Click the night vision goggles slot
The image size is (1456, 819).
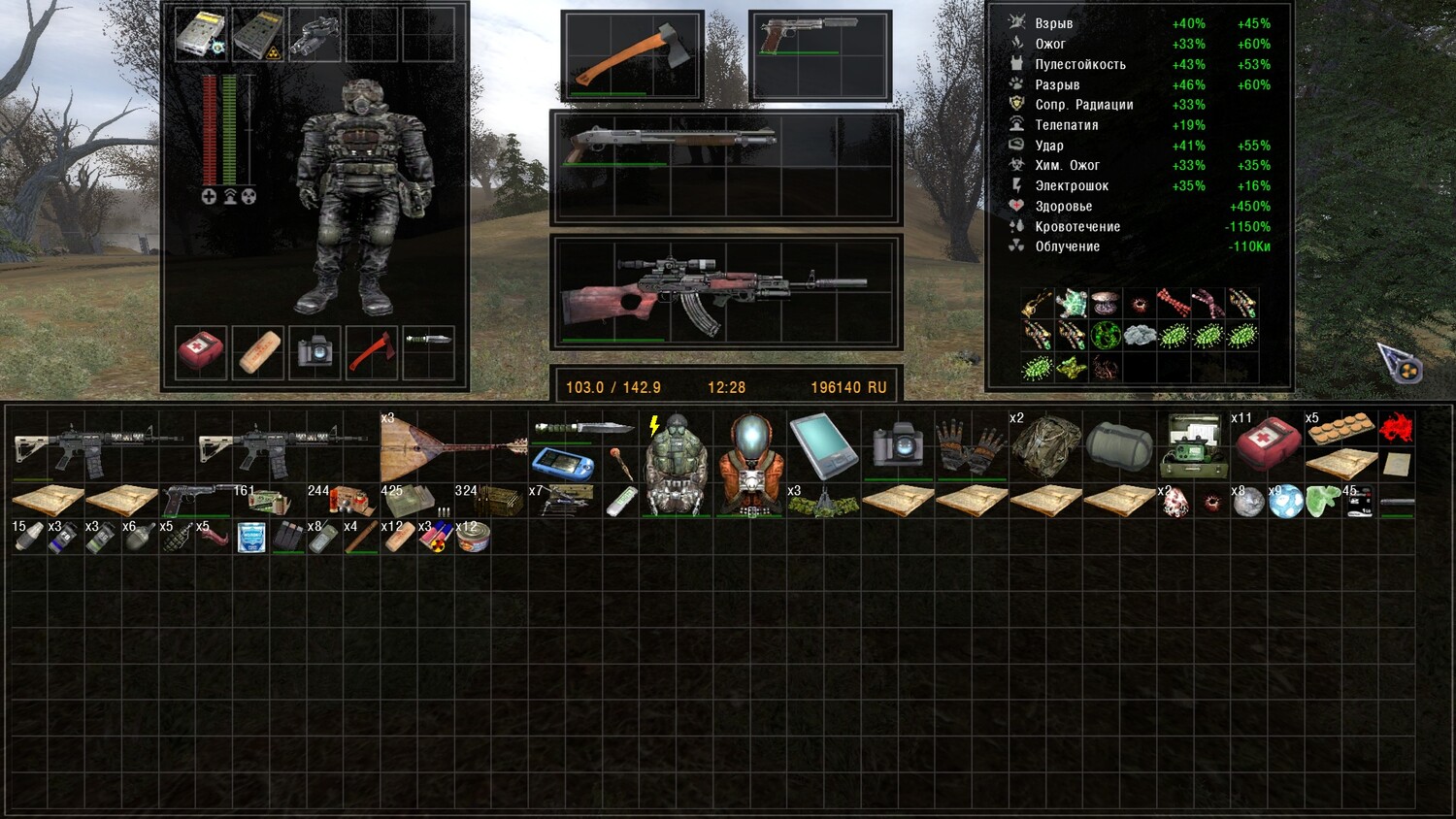[x=314, y=35]
